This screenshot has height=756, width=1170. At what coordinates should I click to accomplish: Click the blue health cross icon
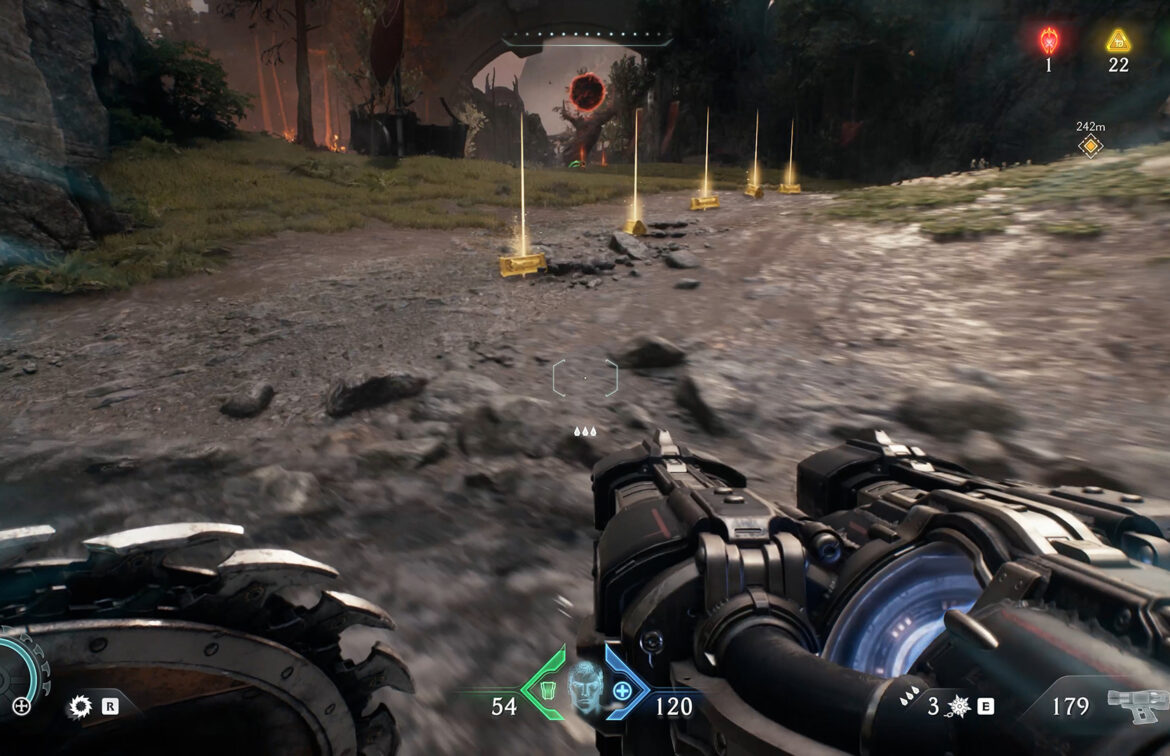pos(622,690)
